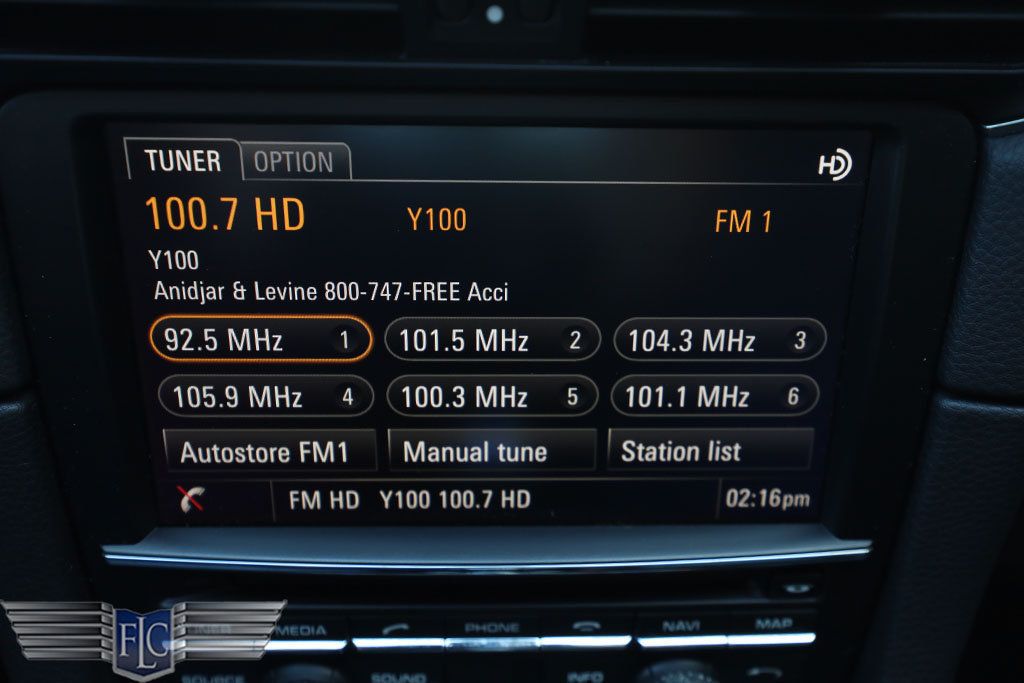Open the OPTION tab
Image resolution: width=1024 pixels, height=683 pixels.
tap(294, 162)
